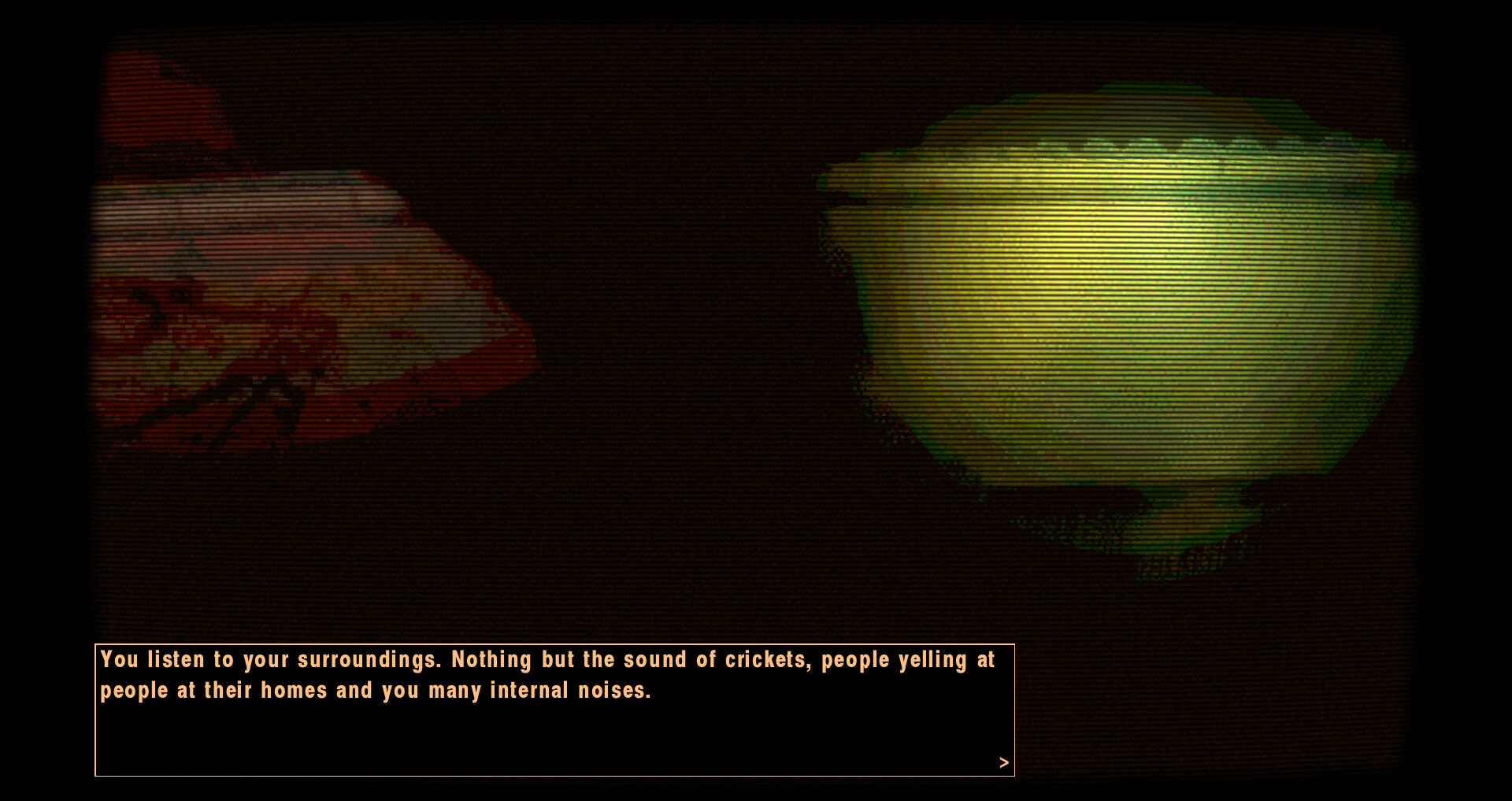Advance the text with the chevron arrow

pyautogui.click(x=1003, y=762)
